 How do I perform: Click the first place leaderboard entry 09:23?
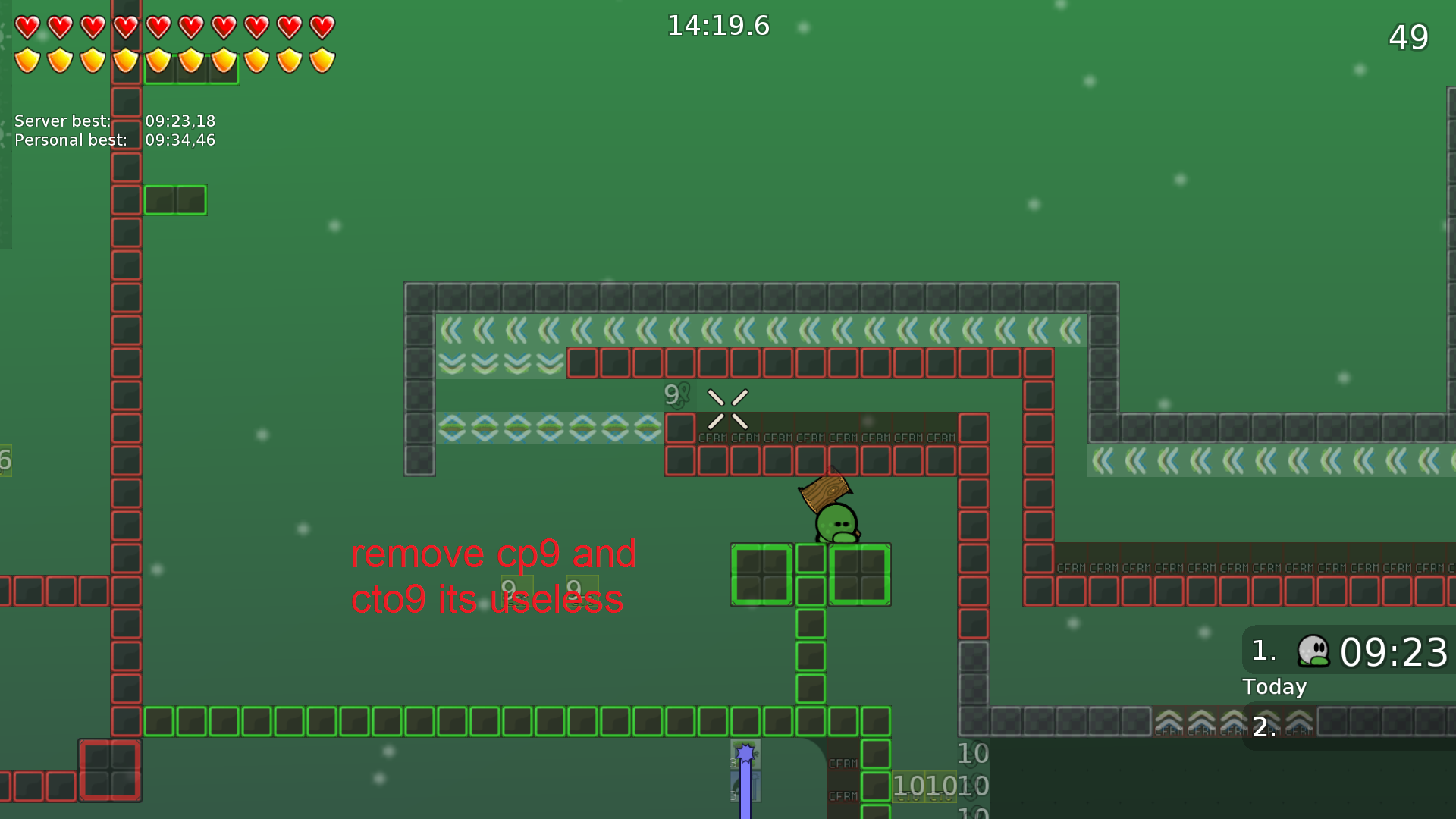point(1395,651)
